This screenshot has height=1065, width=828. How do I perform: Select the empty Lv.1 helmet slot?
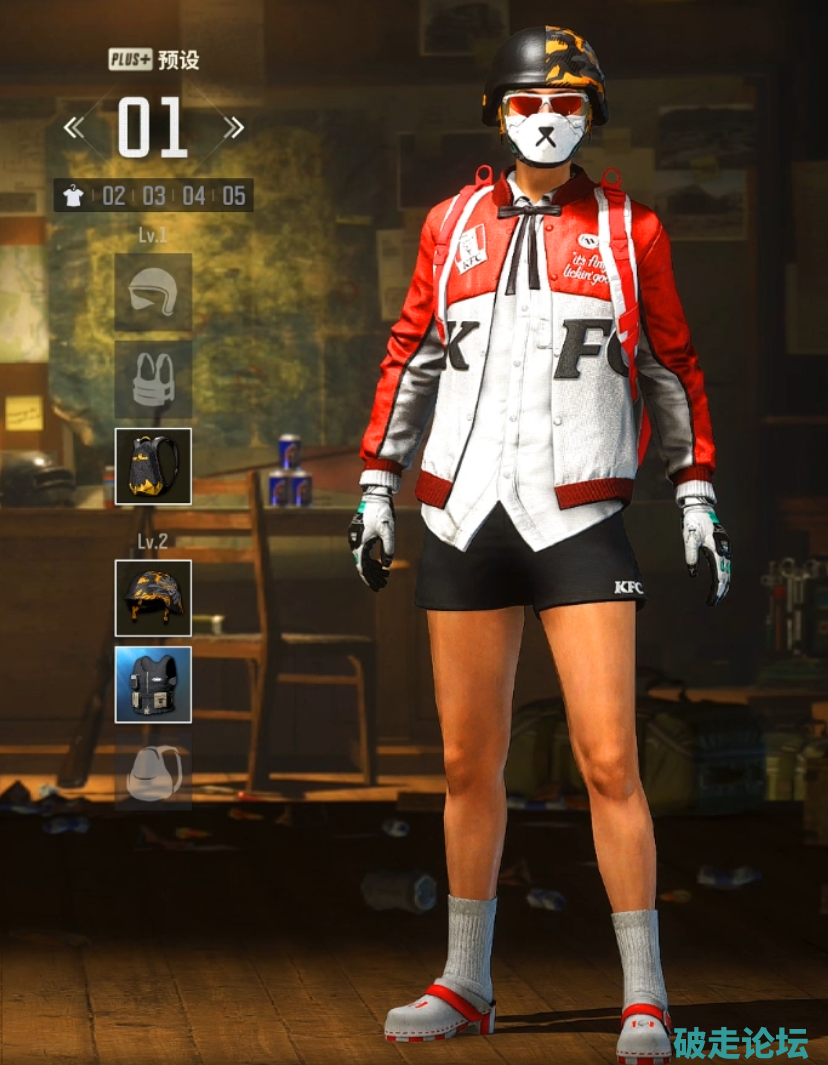(153, 292)
